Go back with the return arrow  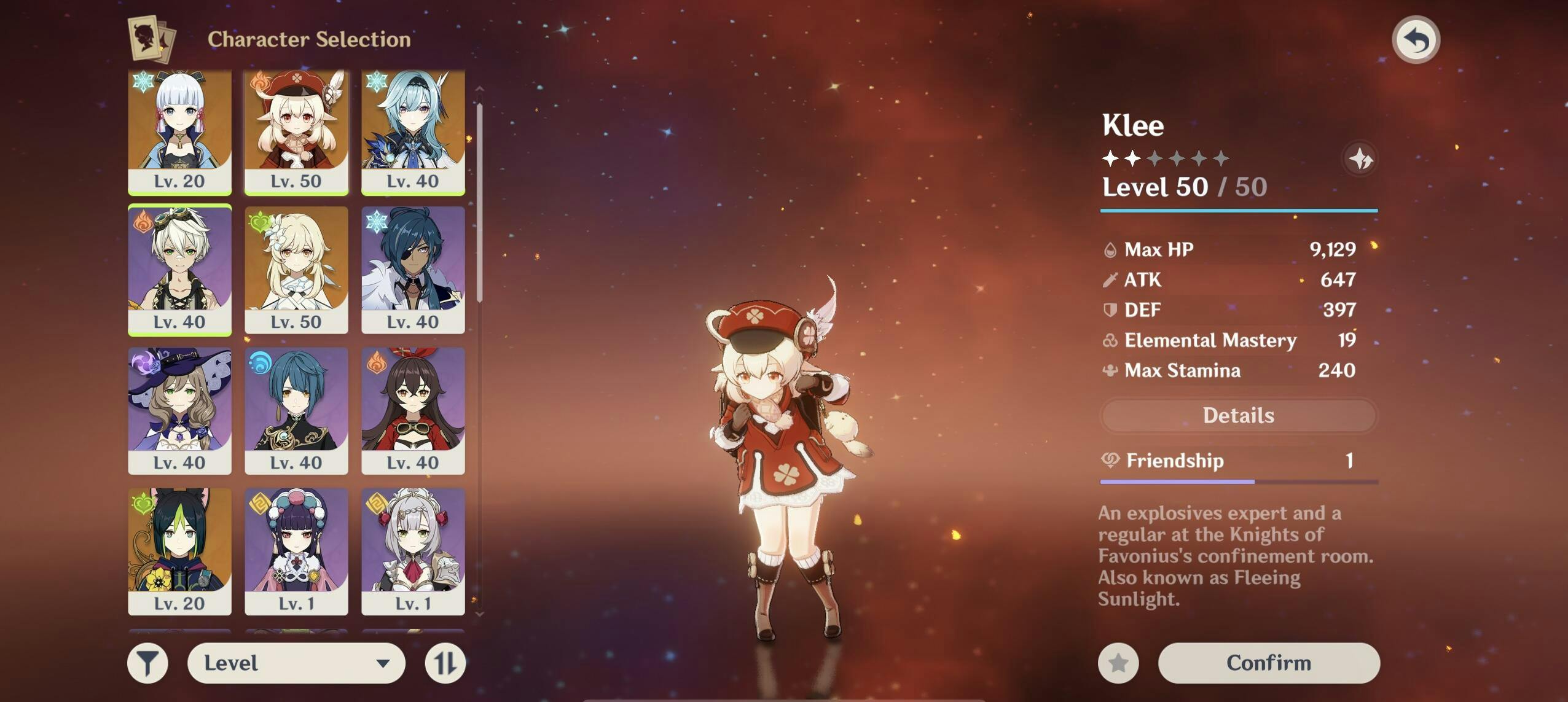coord(1416,40)
